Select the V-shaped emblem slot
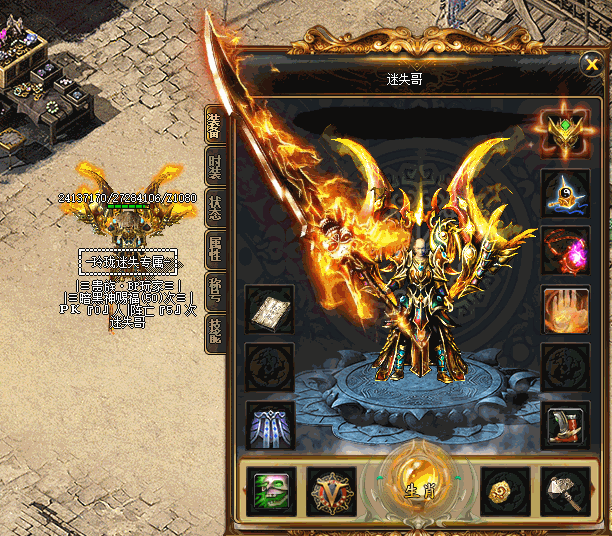The image size is (612, 536). pos(331,491)
